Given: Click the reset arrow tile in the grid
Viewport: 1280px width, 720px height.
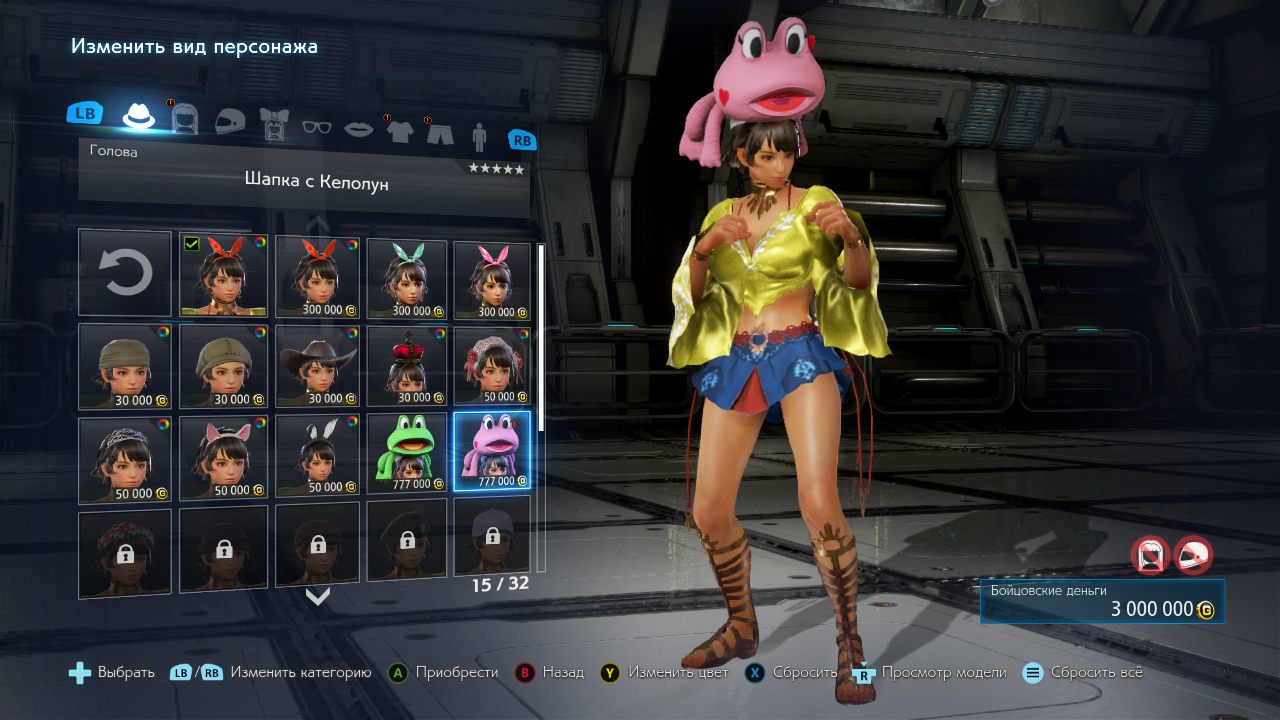Looking at the screenshot, I should [125, 273].
